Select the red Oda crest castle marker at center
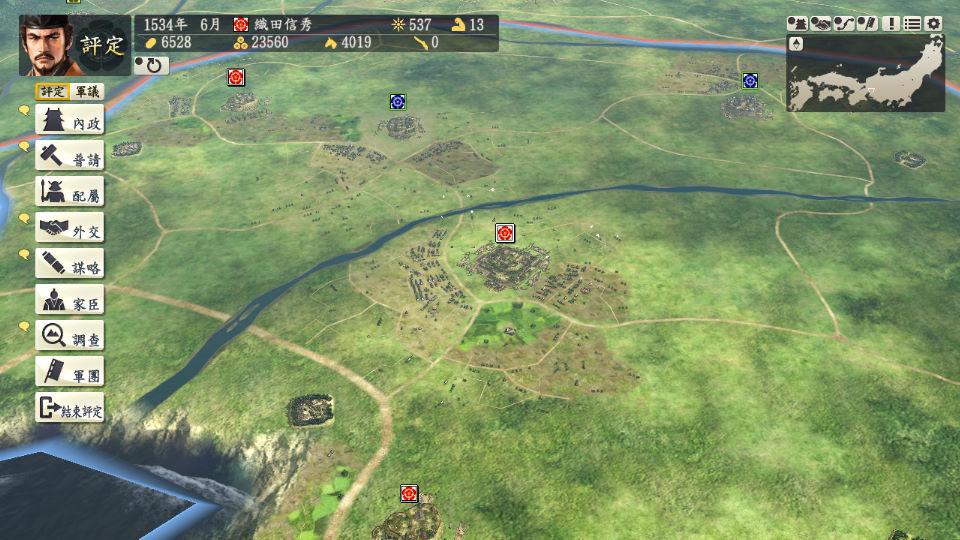 (x=505, y=232)
